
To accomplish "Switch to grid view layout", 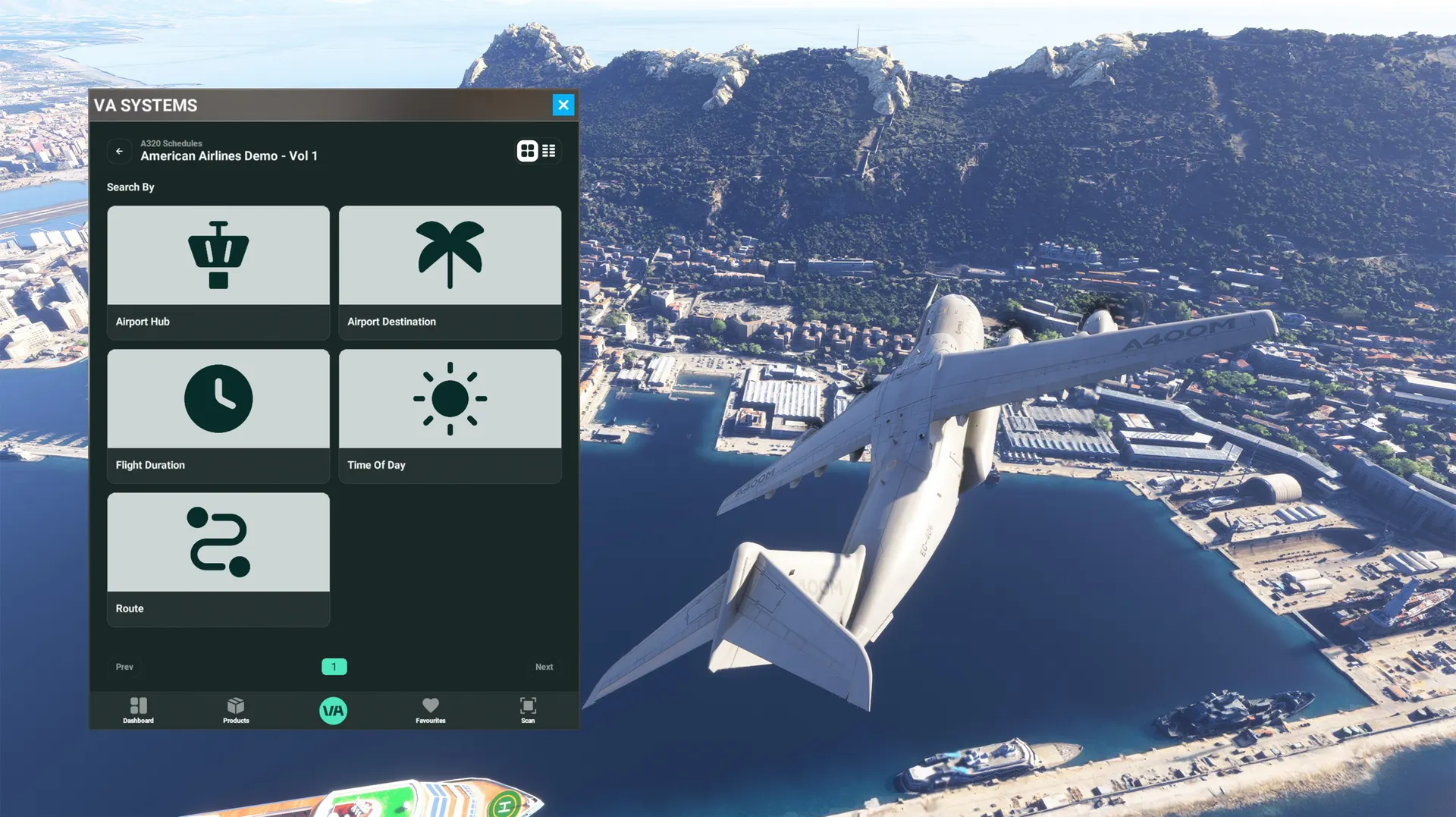I will coord(527,151).
